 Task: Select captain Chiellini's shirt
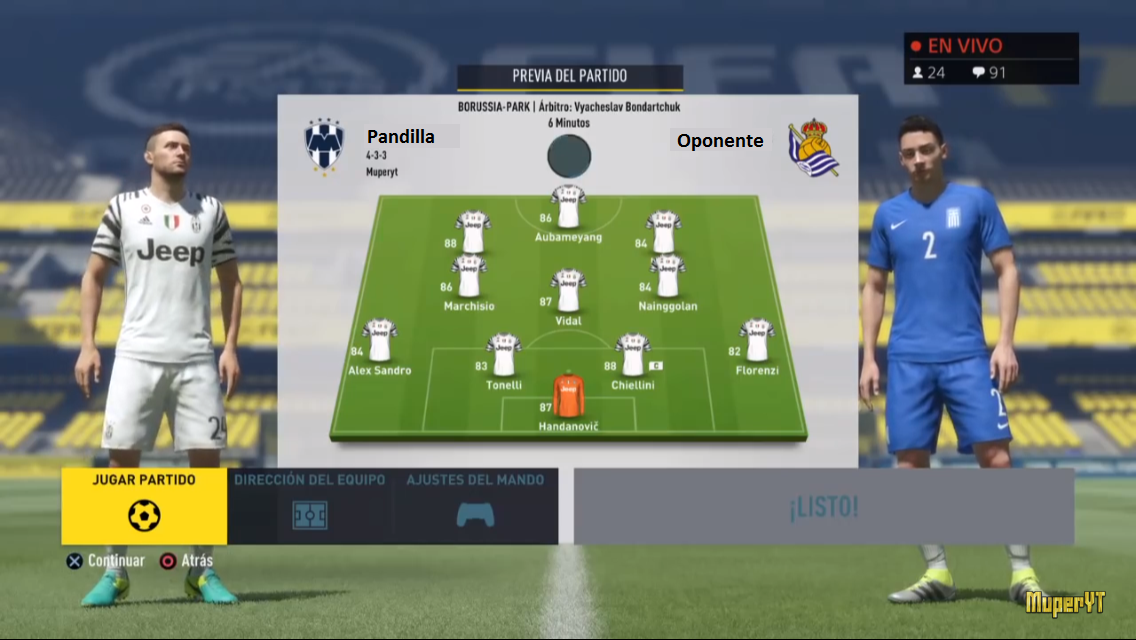[633, 355]
